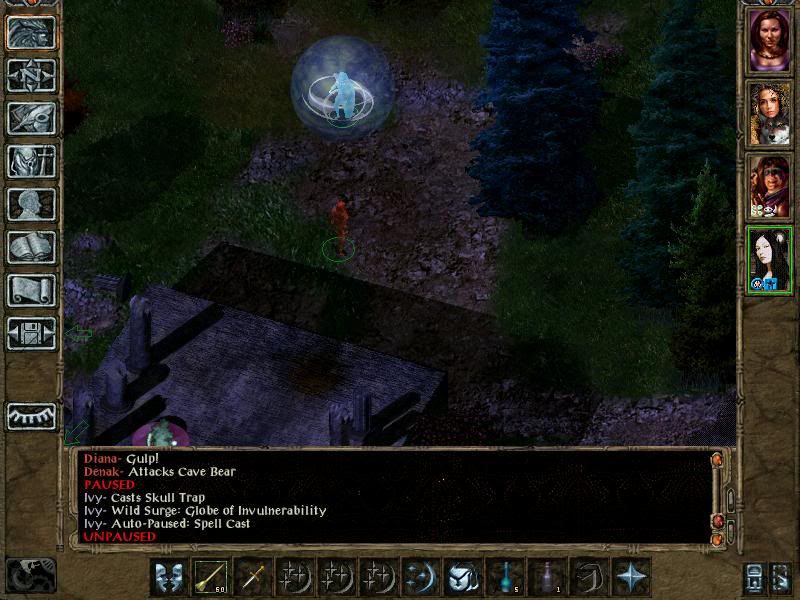
Task: Choose the red-headband character portrait
Action: (769, 186)
